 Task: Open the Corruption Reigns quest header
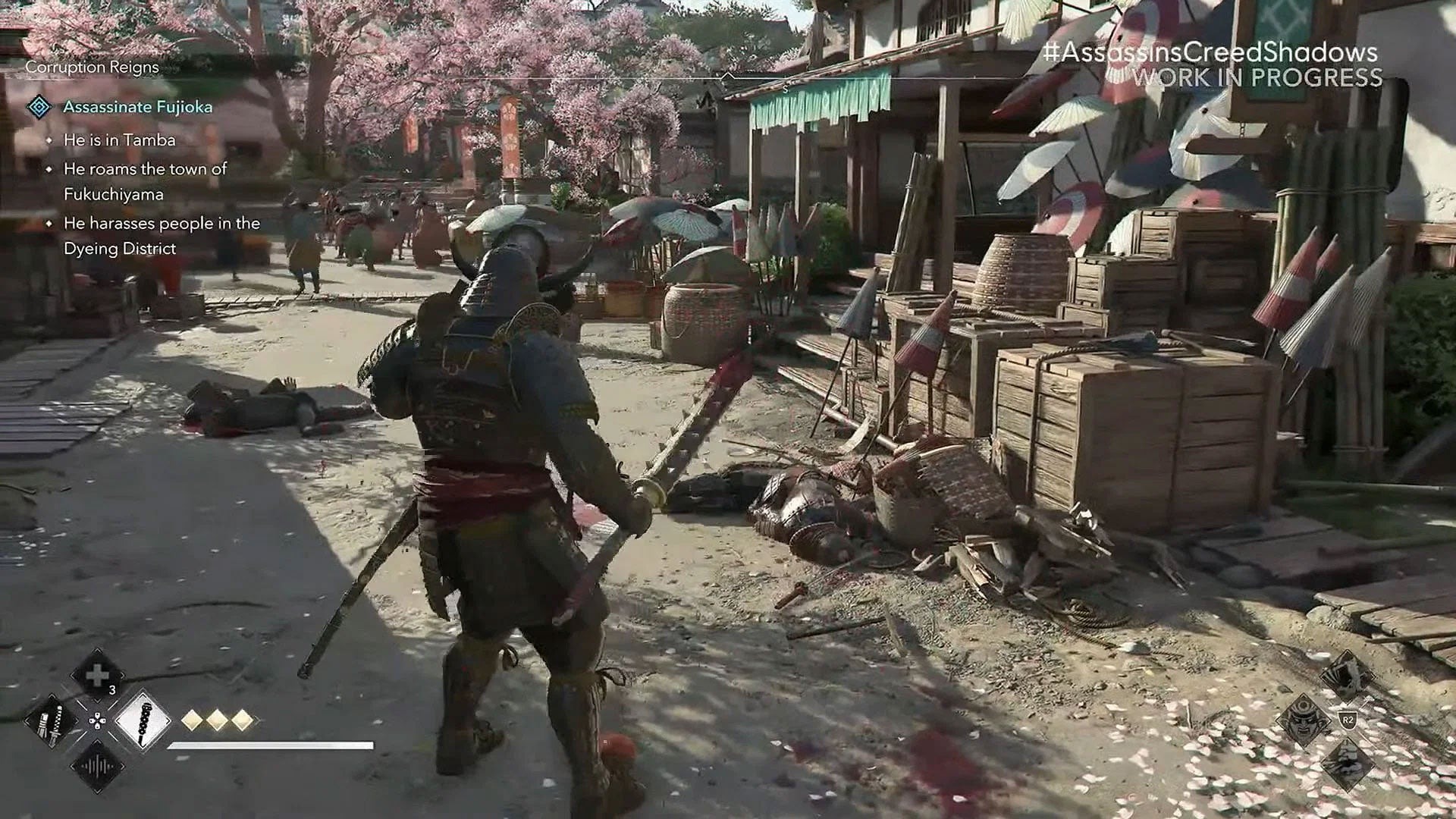[90, 67]
